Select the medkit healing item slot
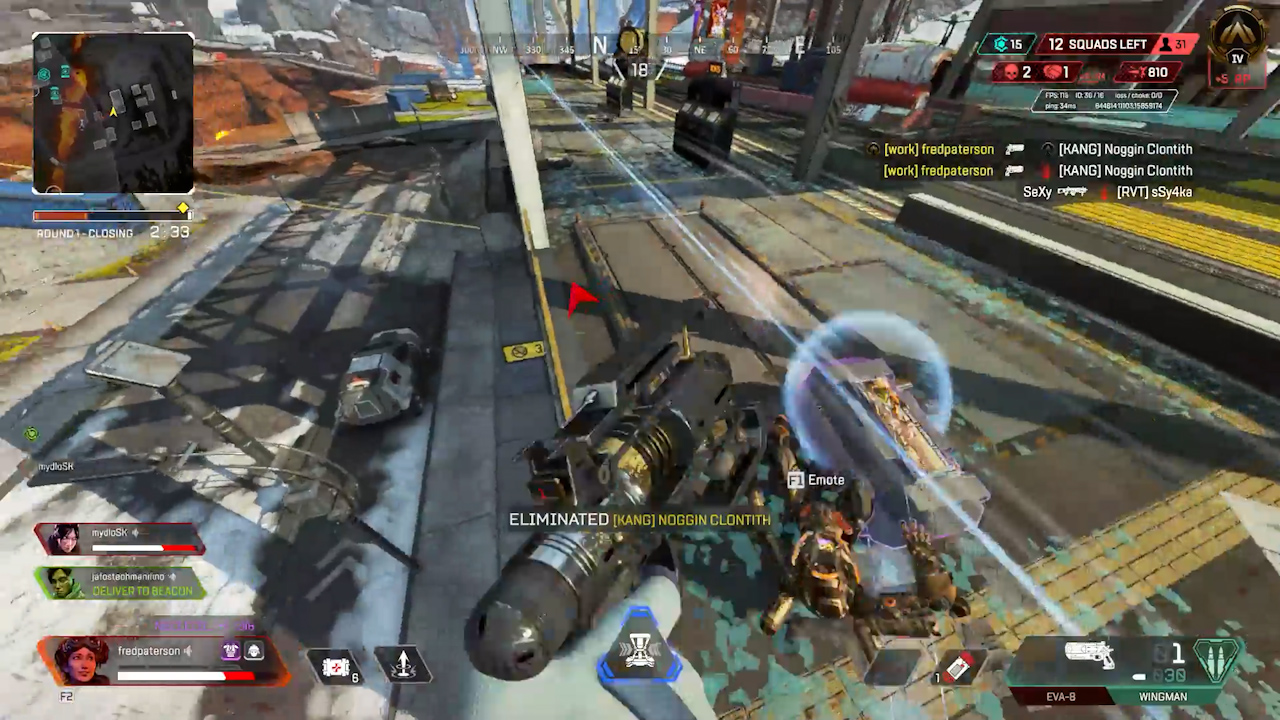 [337, 665]
